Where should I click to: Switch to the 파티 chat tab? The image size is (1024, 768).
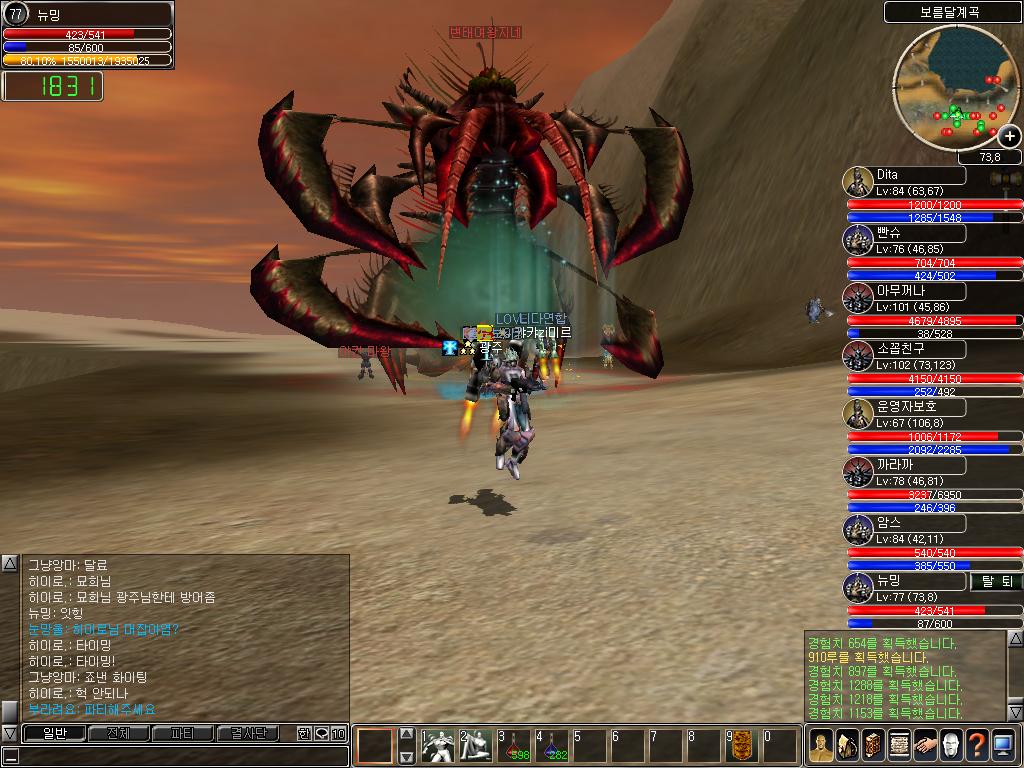click(x=182, y=733)
